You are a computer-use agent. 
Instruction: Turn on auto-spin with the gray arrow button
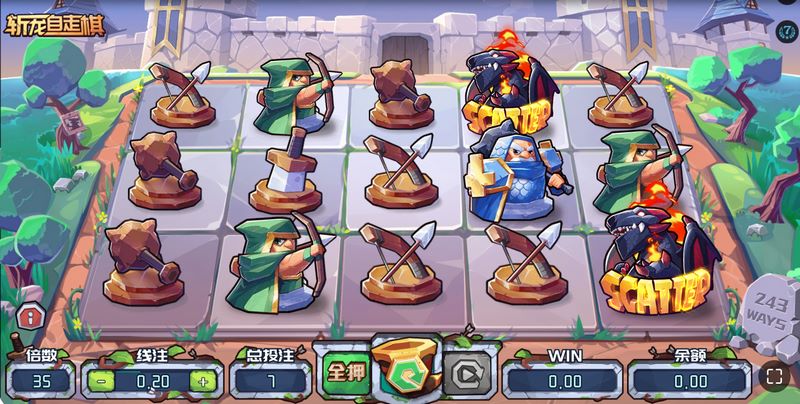467,372
